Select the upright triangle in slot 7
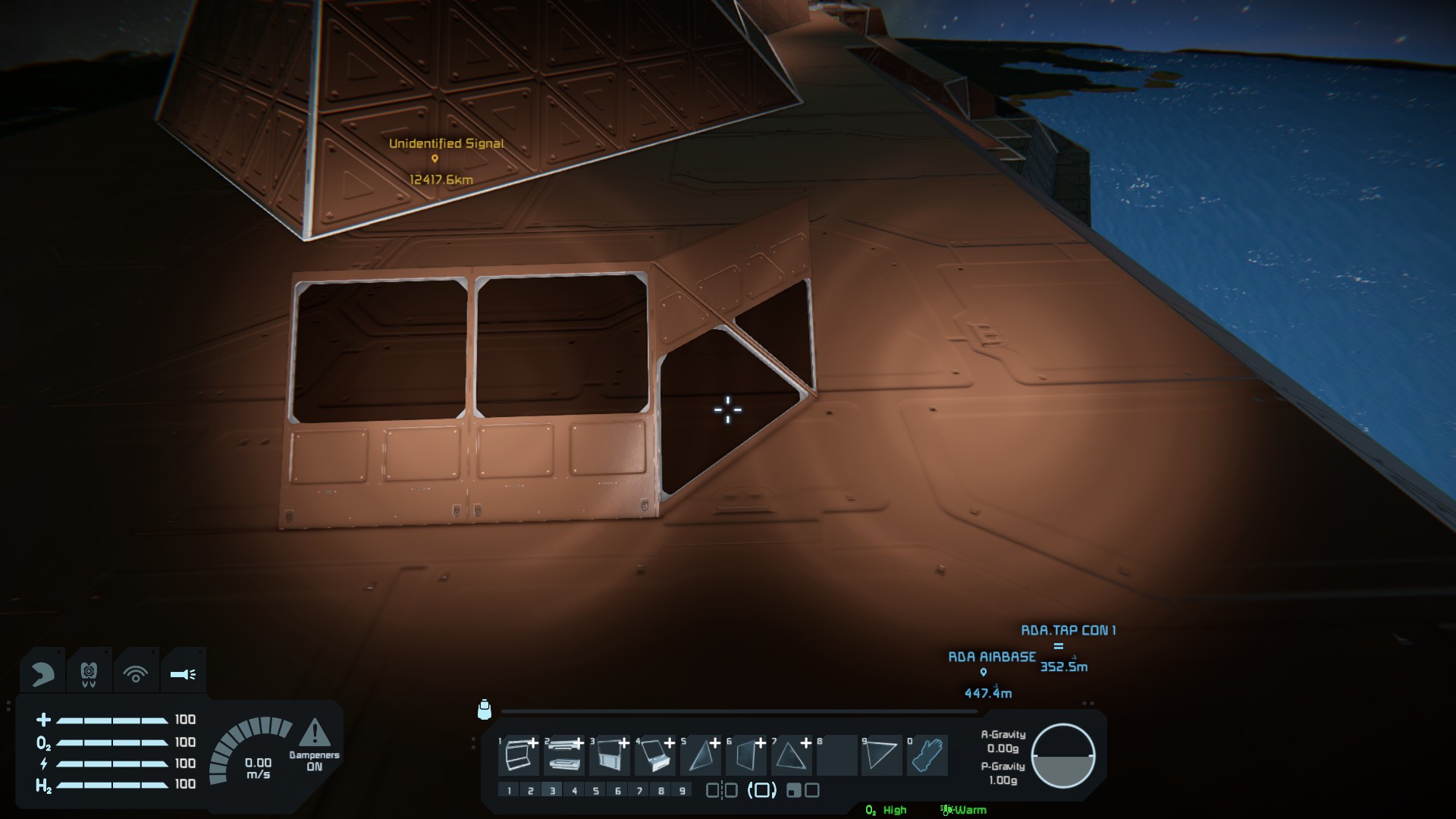The width and height of the screenshot is (1456, 819). tap(791, 755)
